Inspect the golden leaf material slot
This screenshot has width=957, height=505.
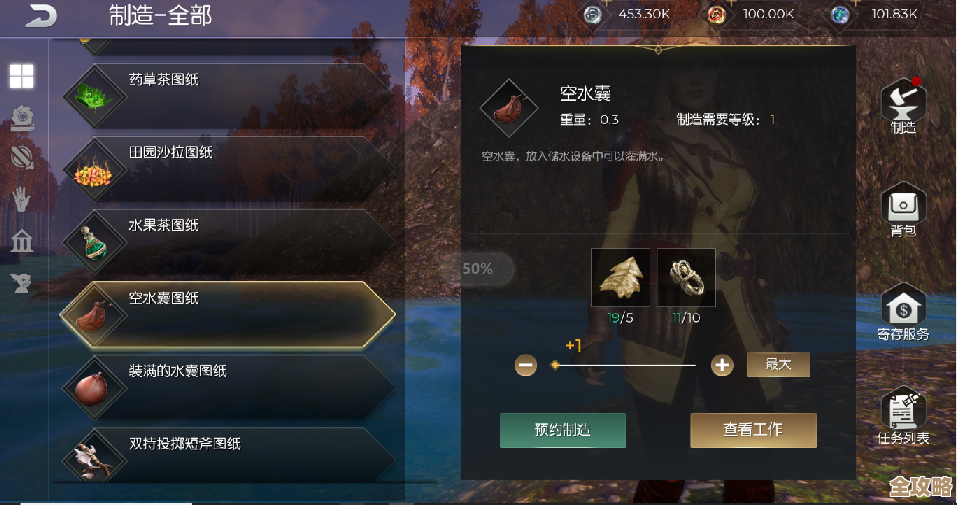click(x=620, y=277)
